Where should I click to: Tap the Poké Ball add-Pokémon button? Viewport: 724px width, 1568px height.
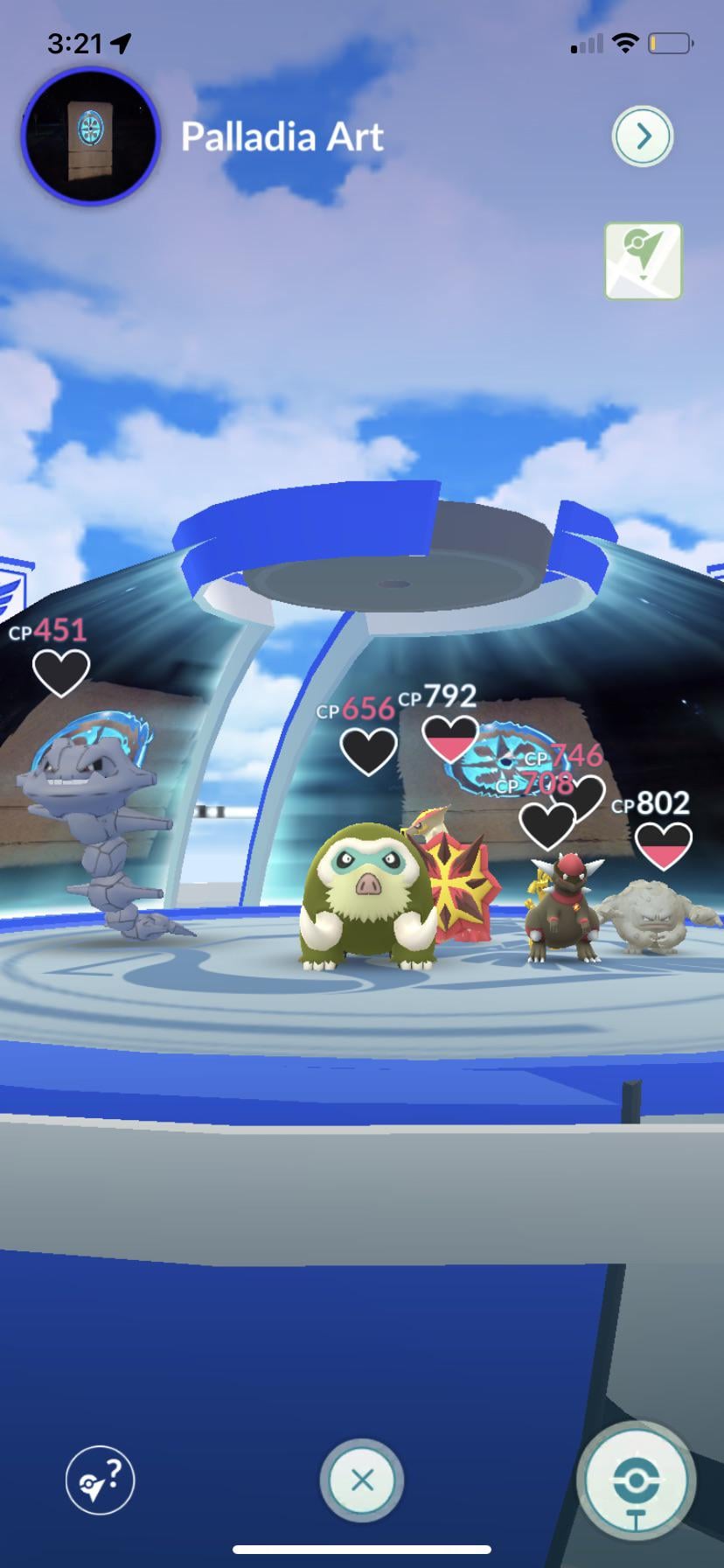pyautogui.click(x=636, y=1481)
